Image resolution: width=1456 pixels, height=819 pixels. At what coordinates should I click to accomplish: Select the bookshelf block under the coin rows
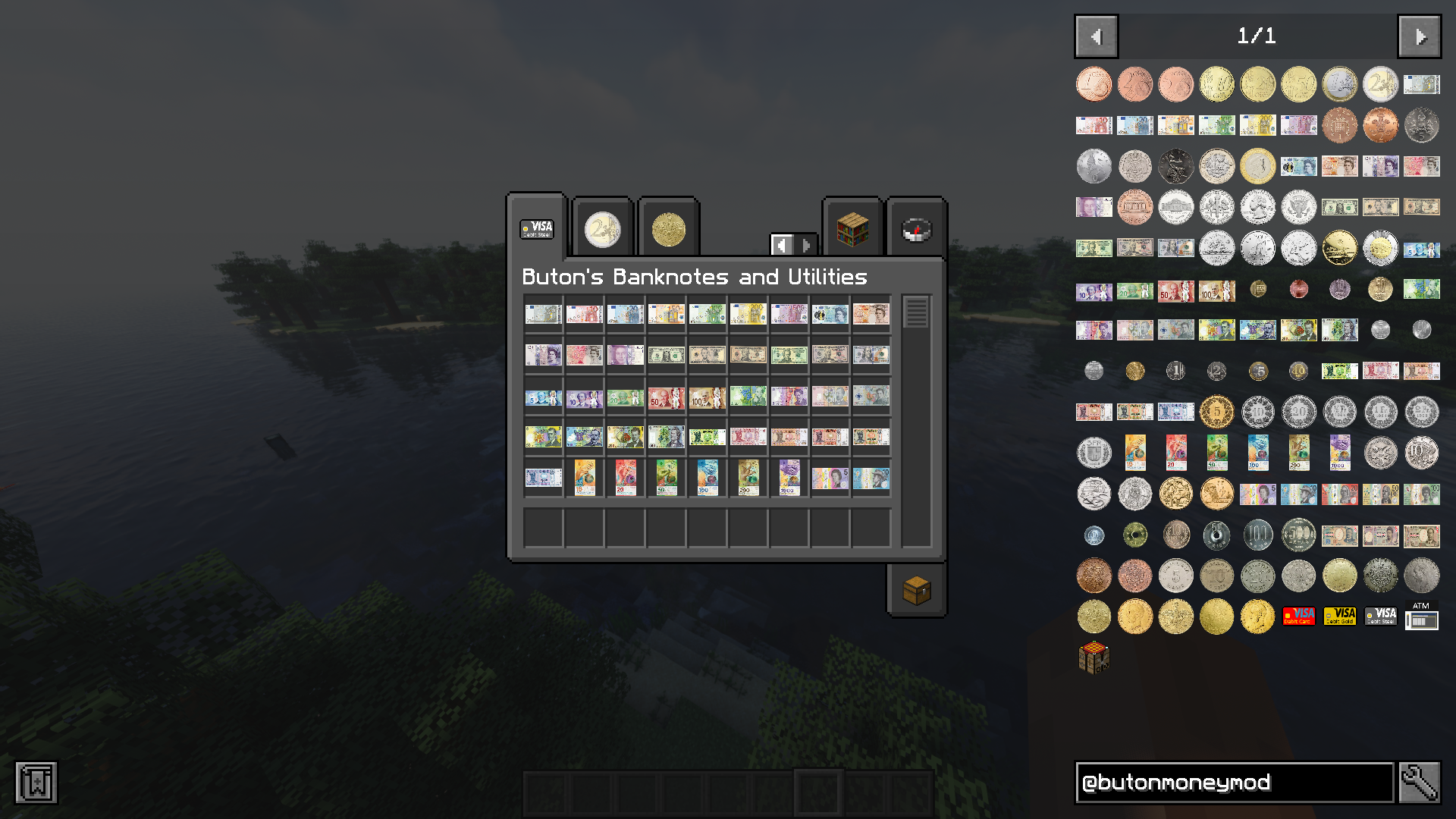[1094, 657]
